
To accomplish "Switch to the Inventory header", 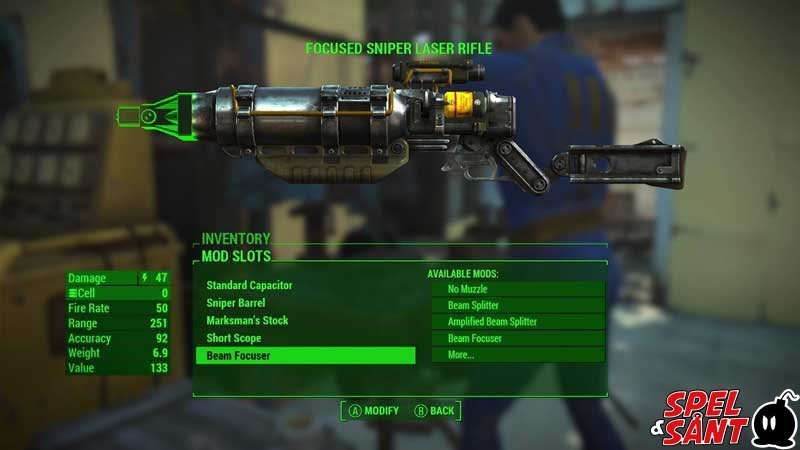I will 236,239.
